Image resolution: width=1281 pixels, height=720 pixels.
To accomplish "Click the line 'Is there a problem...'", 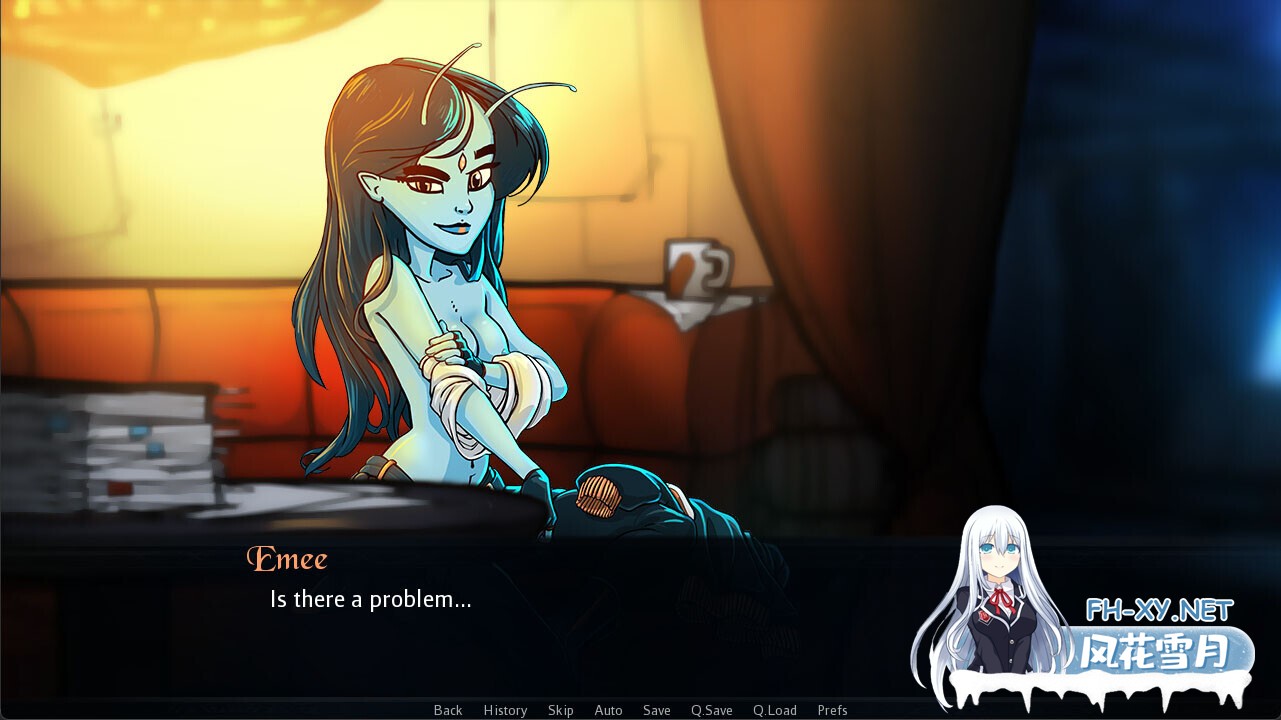I will click(370, 599).
